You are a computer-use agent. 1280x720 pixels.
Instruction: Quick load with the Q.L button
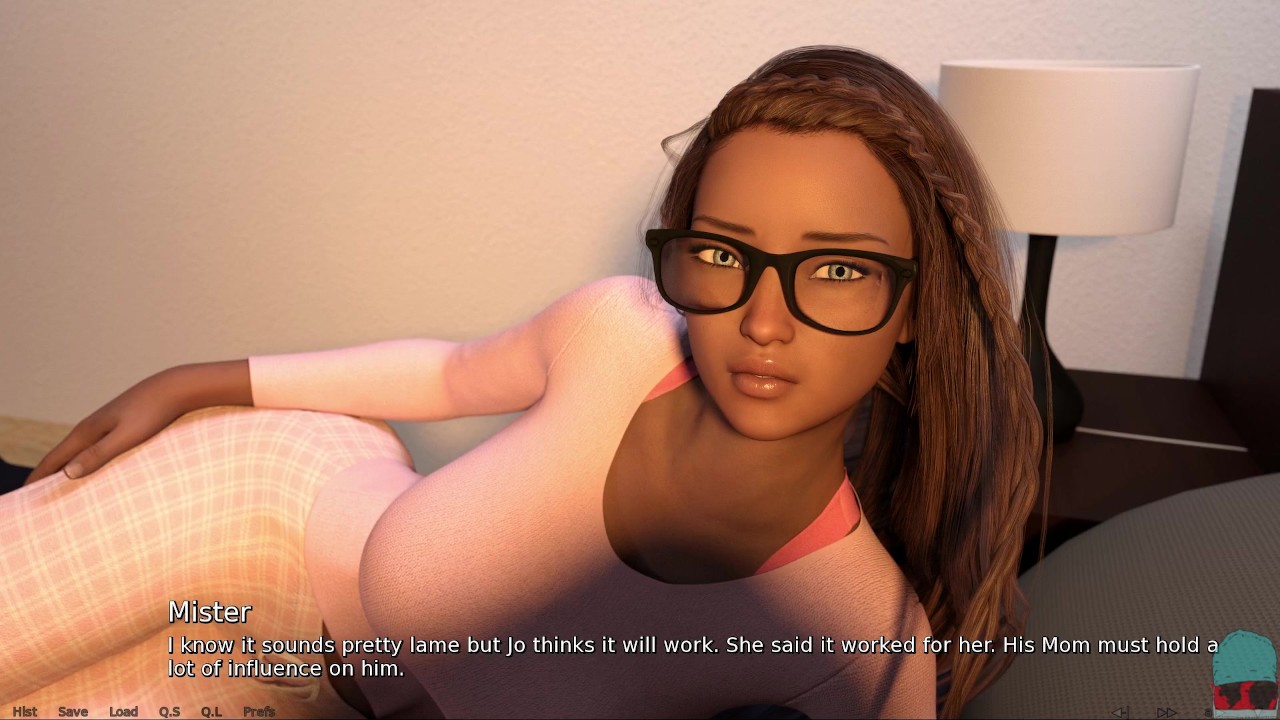click(x=211, y=711)
